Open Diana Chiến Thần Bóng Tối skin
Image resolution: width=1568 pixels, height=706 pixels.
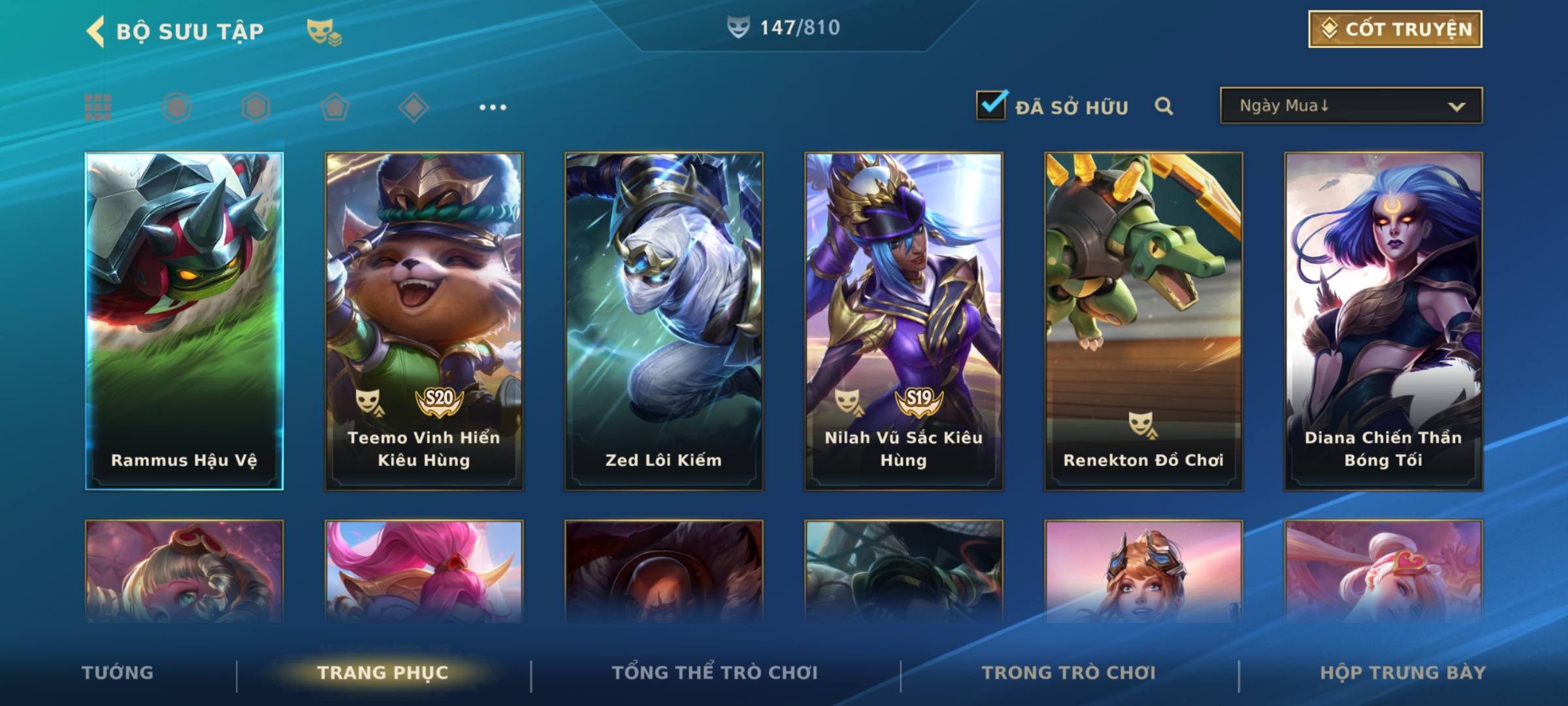[1383, 320]
